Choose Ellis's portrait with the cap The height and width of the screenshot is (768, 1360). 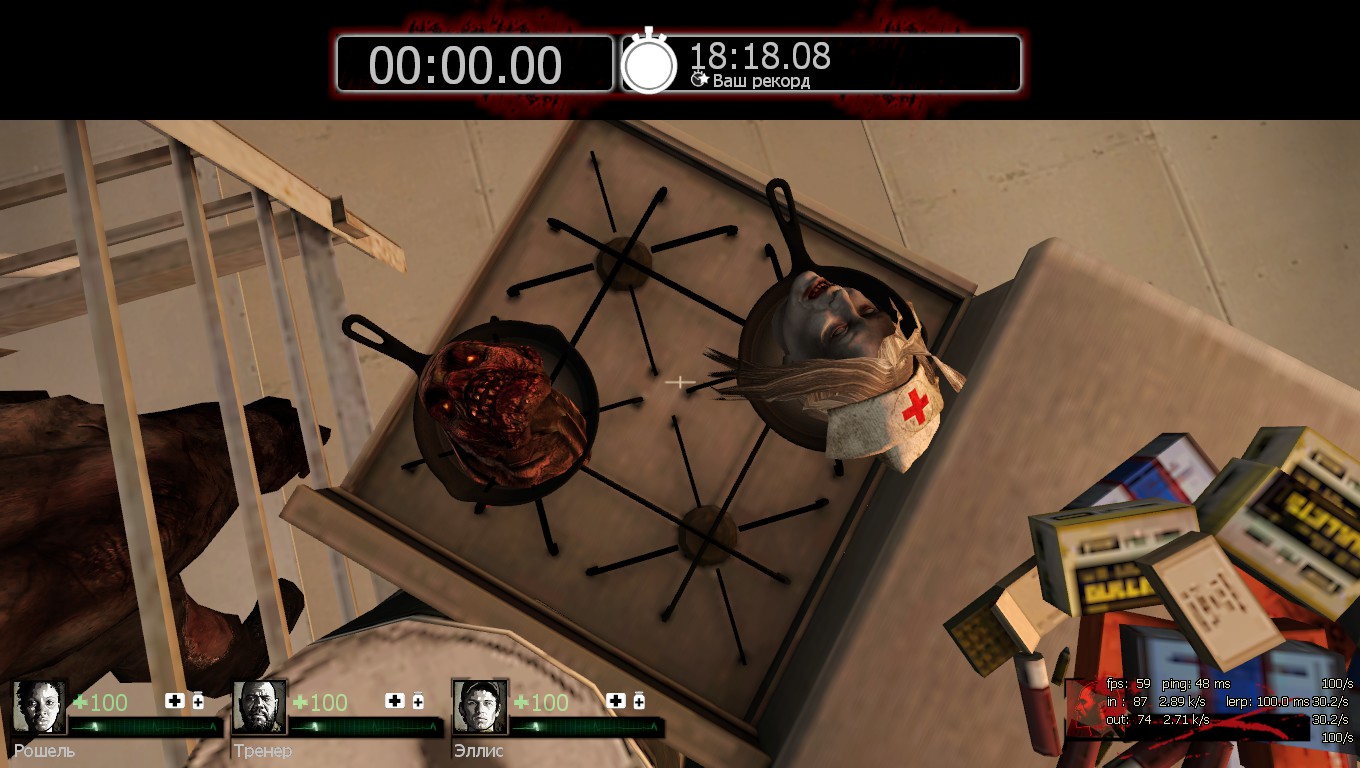click(x=480, y=707)
